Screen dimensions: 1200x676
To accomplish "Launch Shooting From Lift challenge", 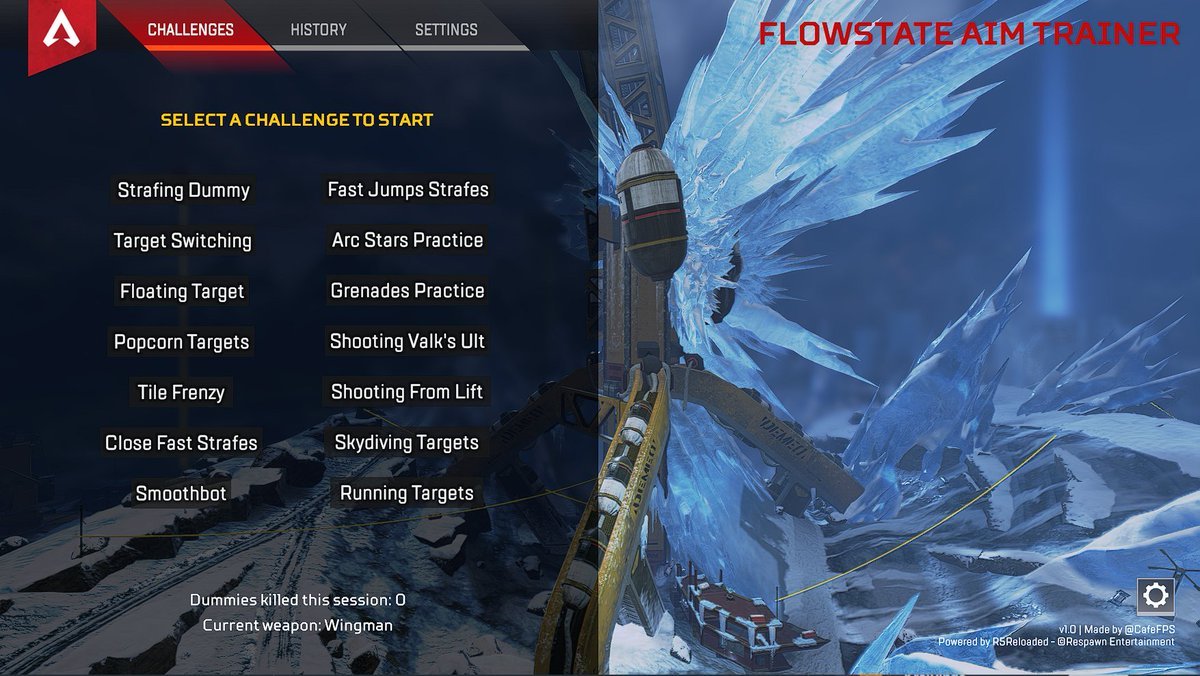I will (407, 393).
